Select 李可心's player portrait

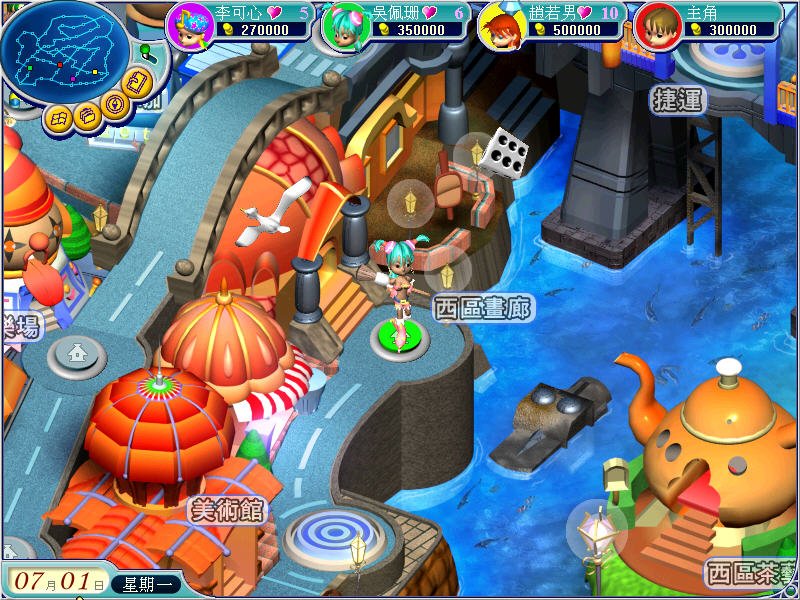pyautogui.click(x=190, y=25)
